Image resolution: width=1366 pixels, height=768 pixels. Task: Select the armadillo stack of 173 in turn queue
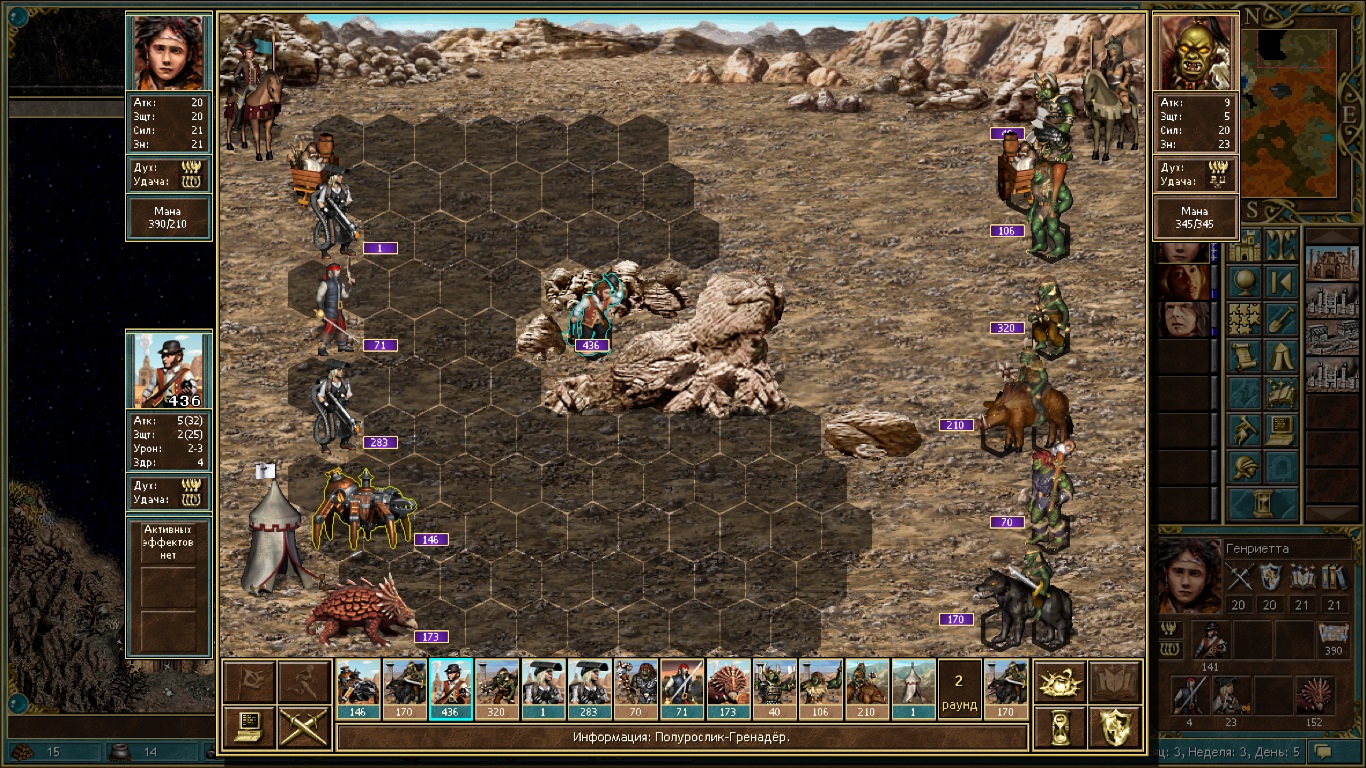(x=728, y=688)
